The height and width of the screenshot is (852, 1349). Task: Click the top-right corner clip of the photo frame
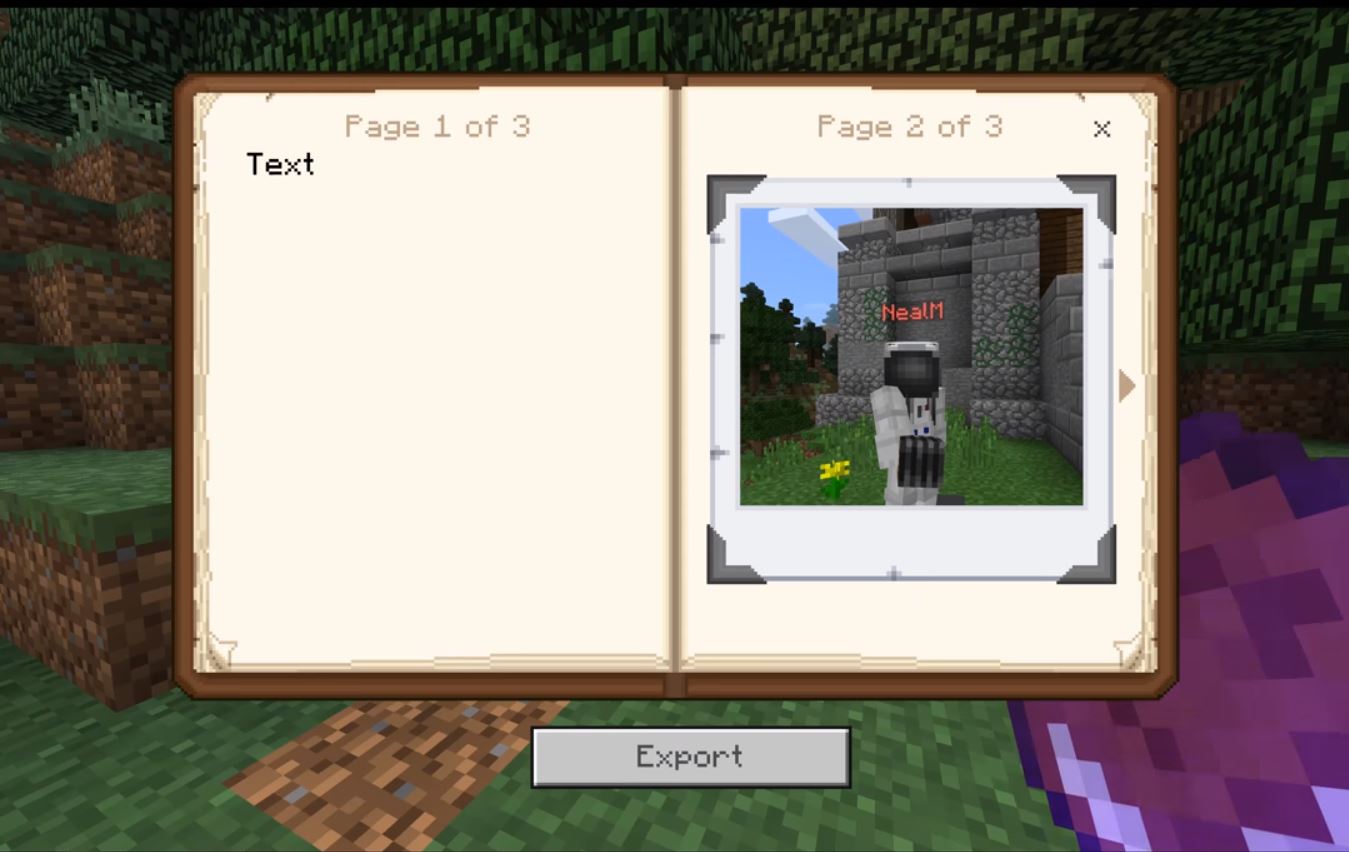[1100, 191]
